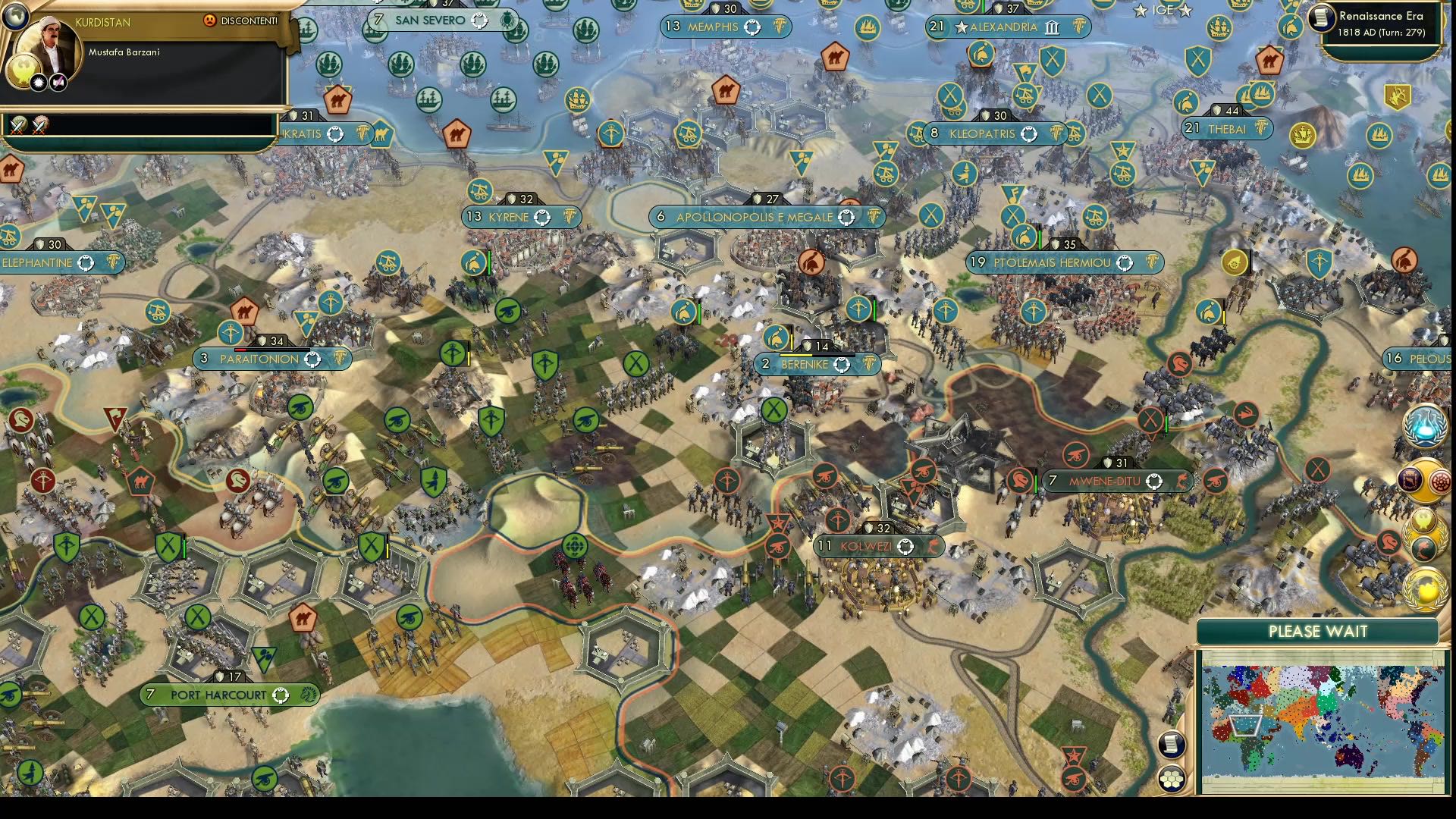Switch to strategic view using the hex grid icon
Viewport: 1456px width, 819px height.
pos(1170,779)
